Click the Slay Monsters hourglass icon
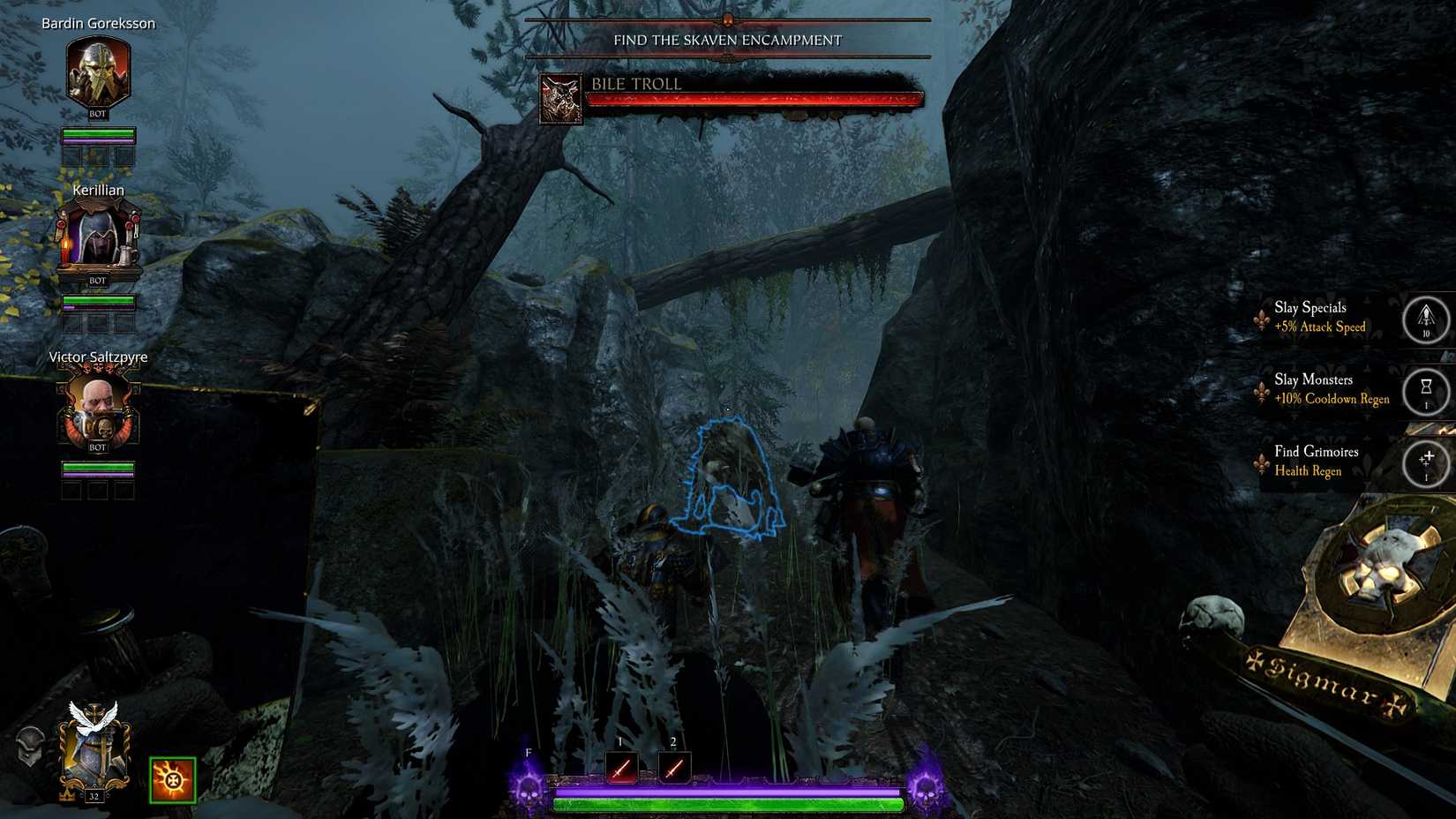 point(1427,393)
